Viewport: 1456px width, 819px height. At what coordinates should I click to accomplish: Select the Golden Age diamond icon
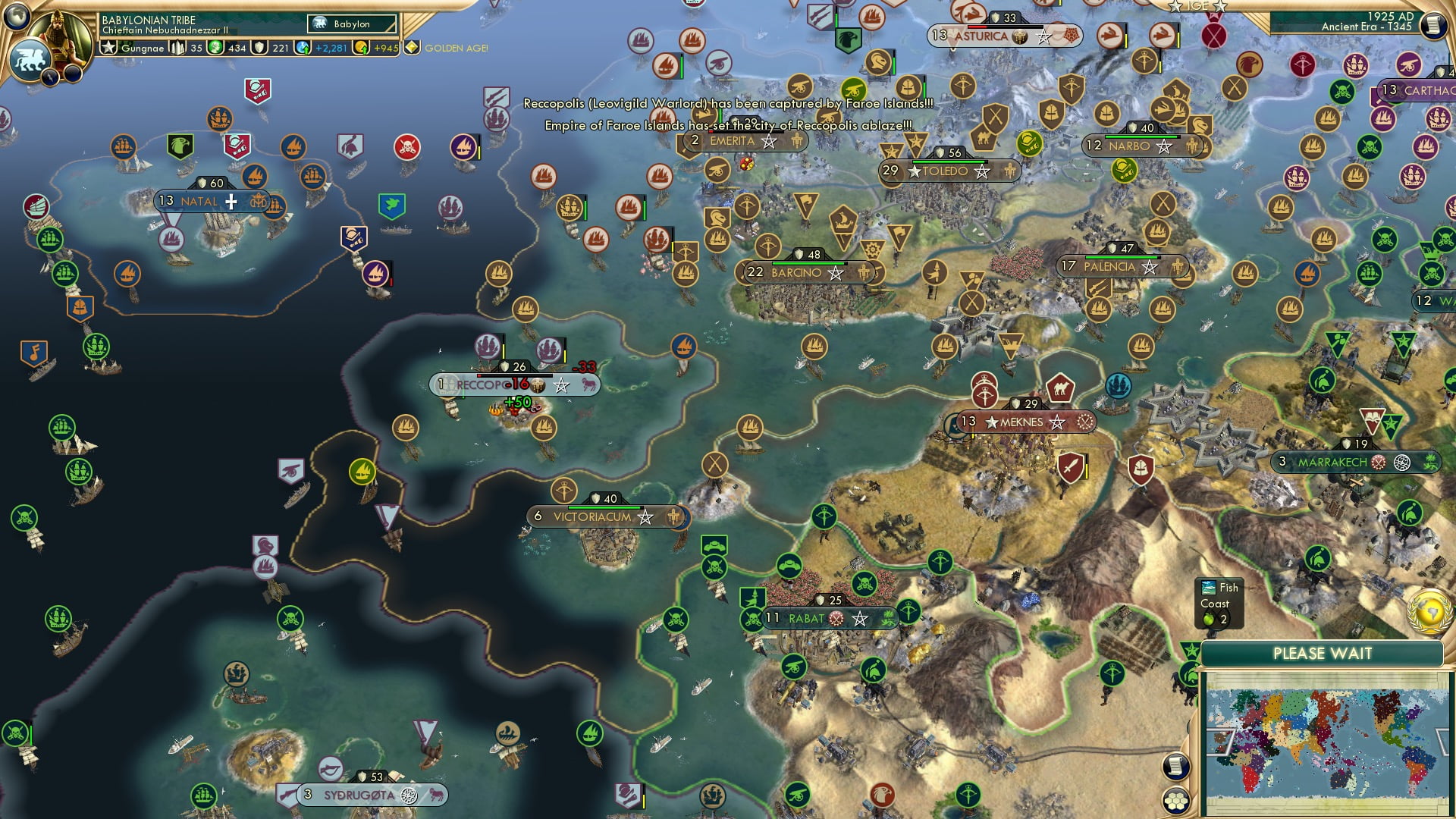(x=412, y=47)
